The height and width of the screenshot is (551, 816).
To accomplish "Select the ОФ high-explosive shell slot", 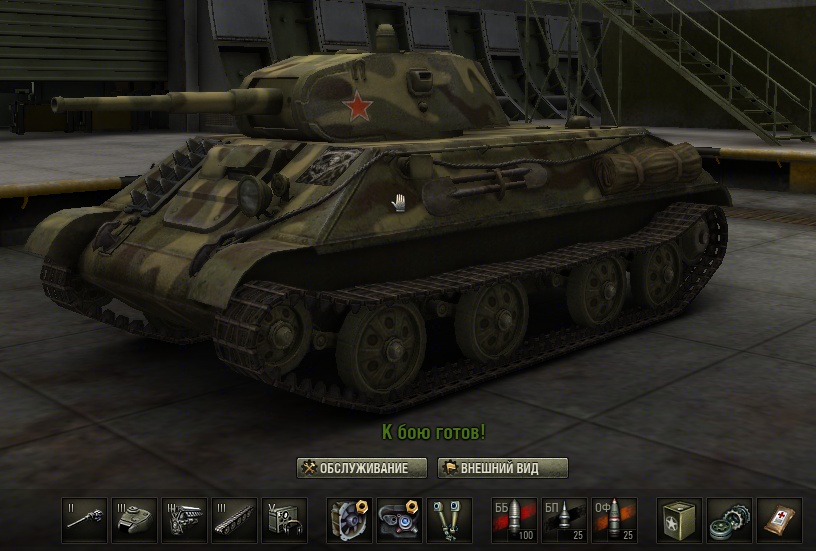I will [x=614, y=519].
